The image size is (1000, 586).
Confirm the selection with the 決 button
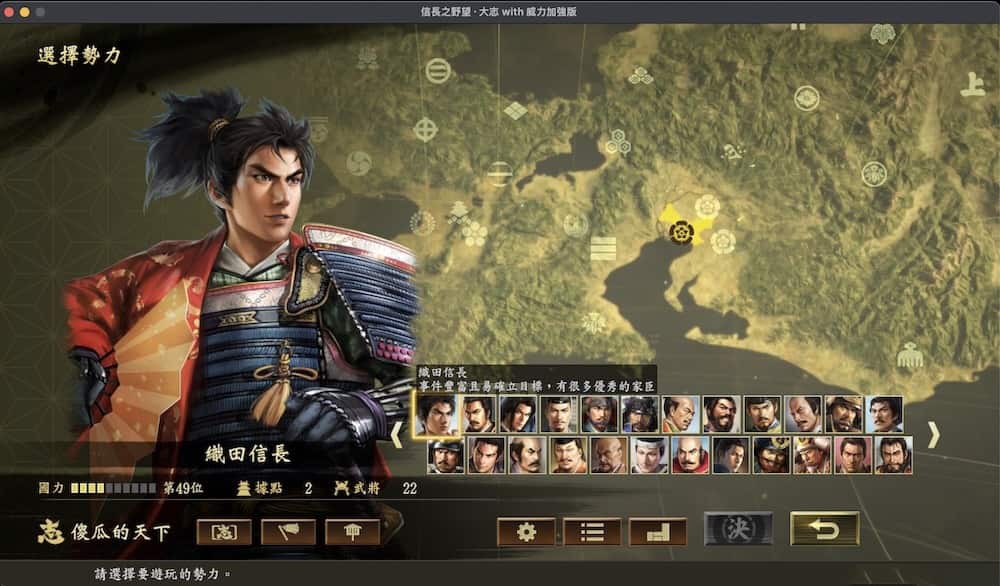(x=738, y=529)
